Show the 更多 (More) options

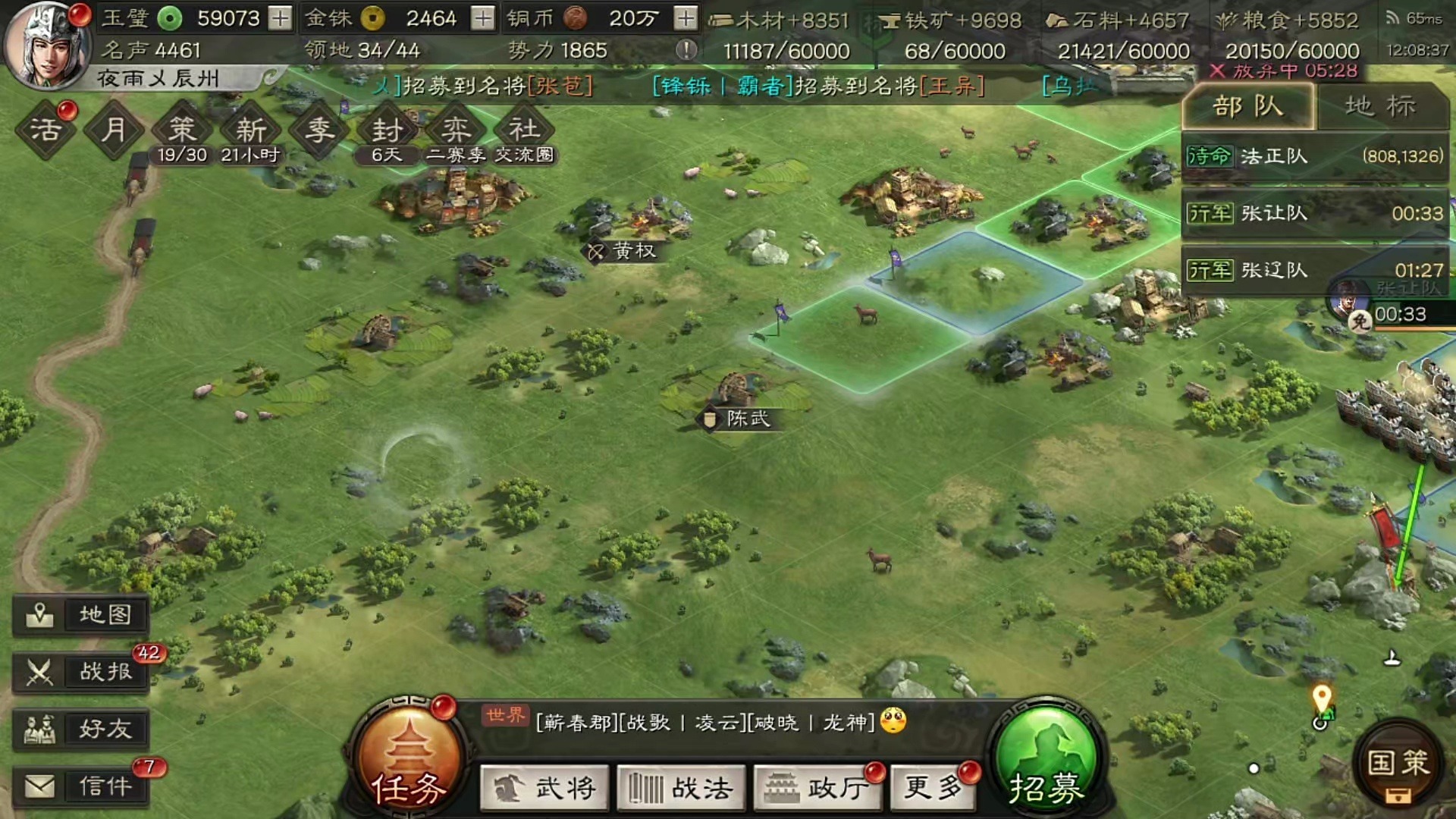[x=933, y=788]
